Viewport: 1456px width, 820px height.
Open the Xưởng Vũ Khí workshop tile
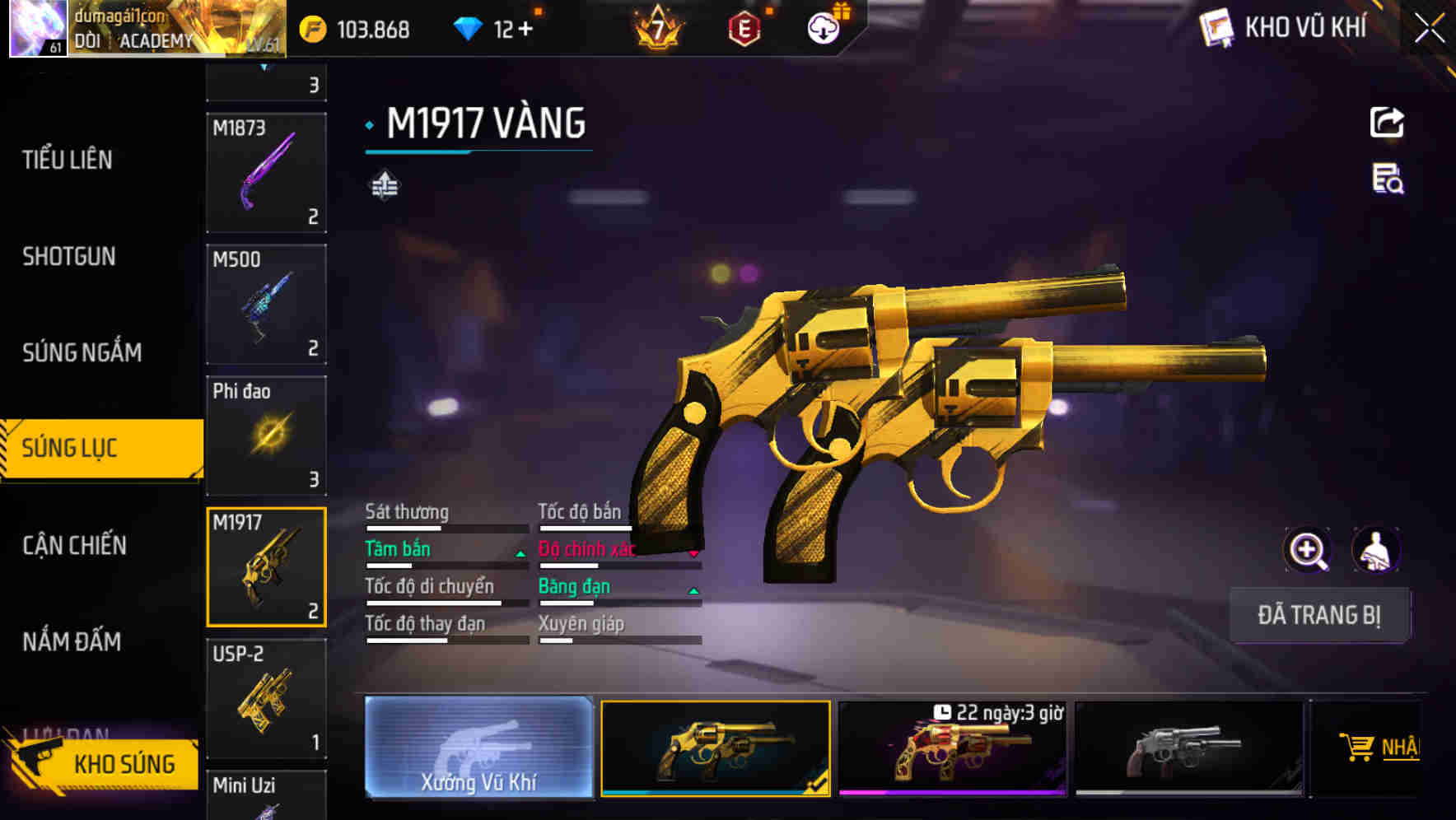coord(478,748)
